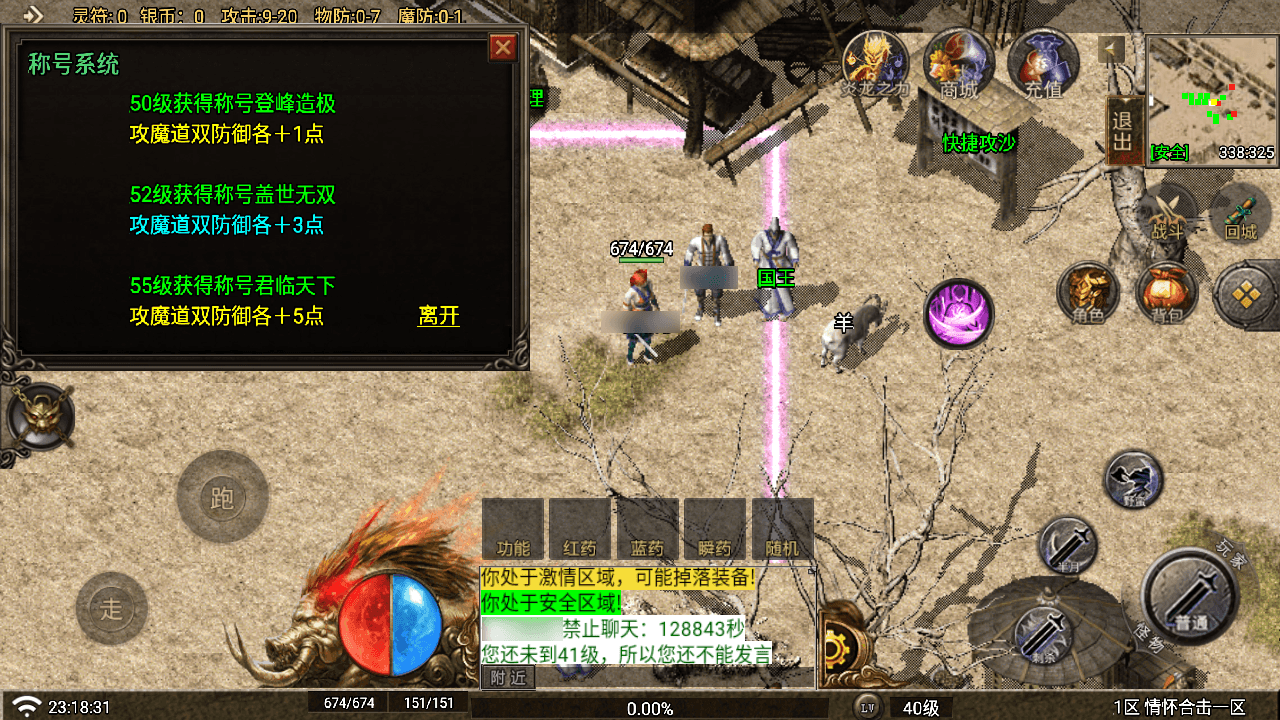Open the 商城 shop
Image resolution: width=1280 pixels, height=720 pixels.
pos(958,60)
